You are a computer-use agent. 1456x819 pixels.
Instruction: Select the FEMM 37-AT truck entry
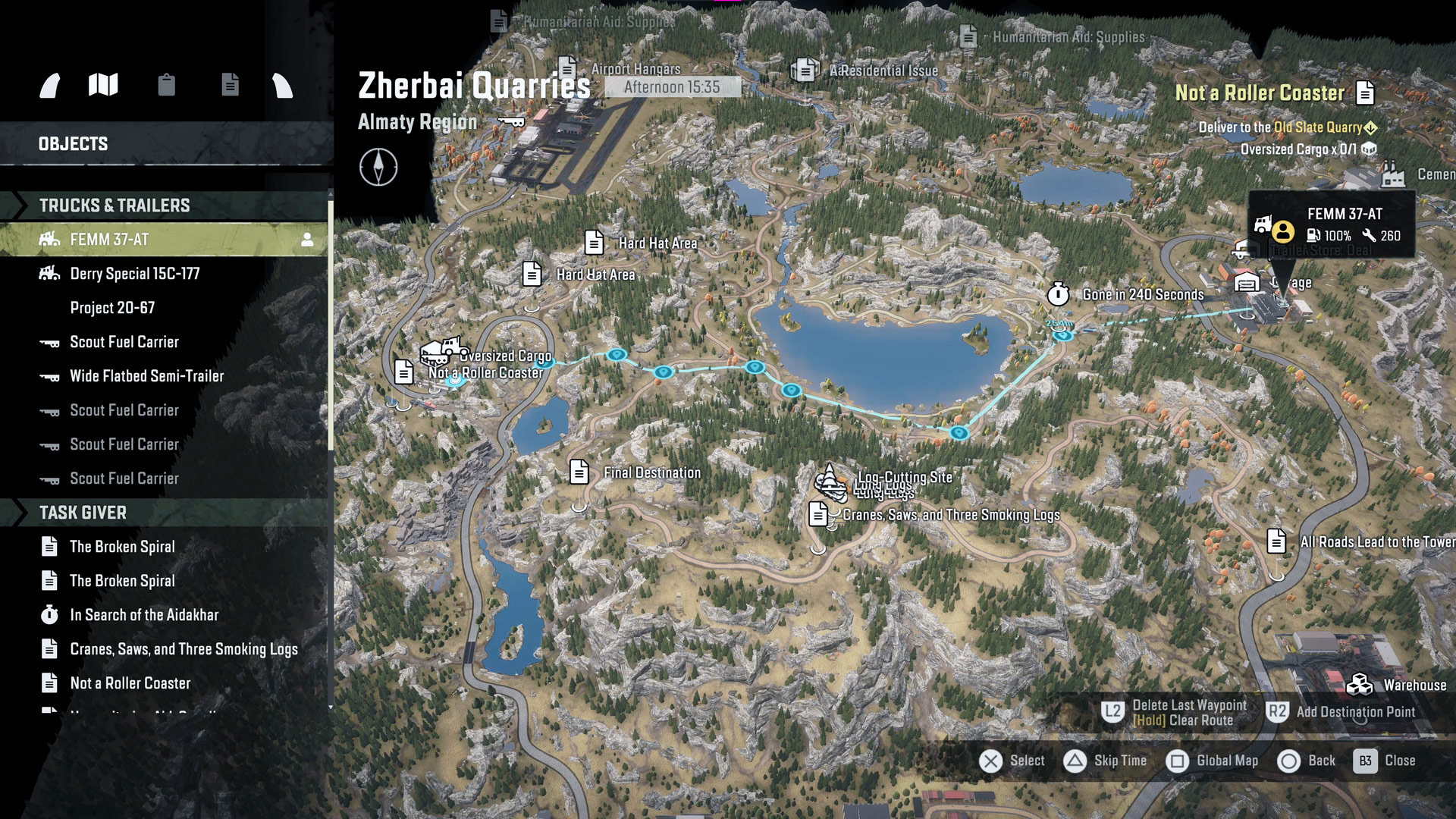(163, 240)
